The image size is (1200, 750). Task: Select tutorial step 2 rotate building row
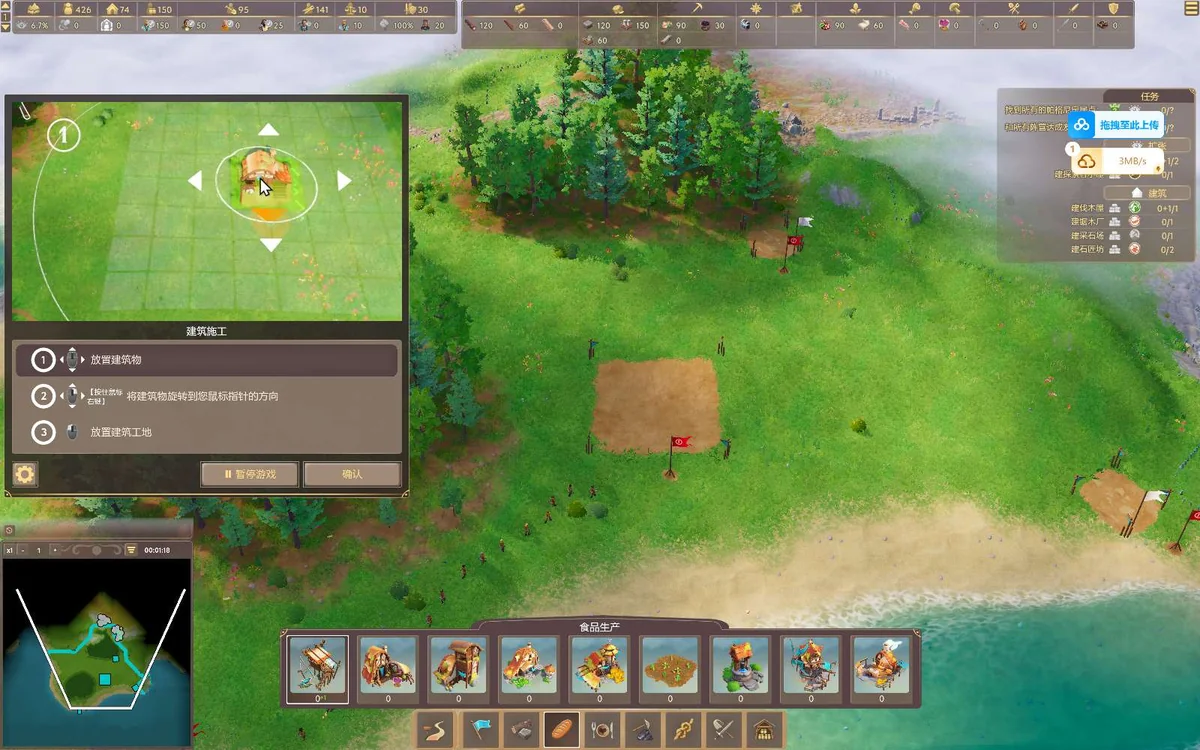click(206, 397)
